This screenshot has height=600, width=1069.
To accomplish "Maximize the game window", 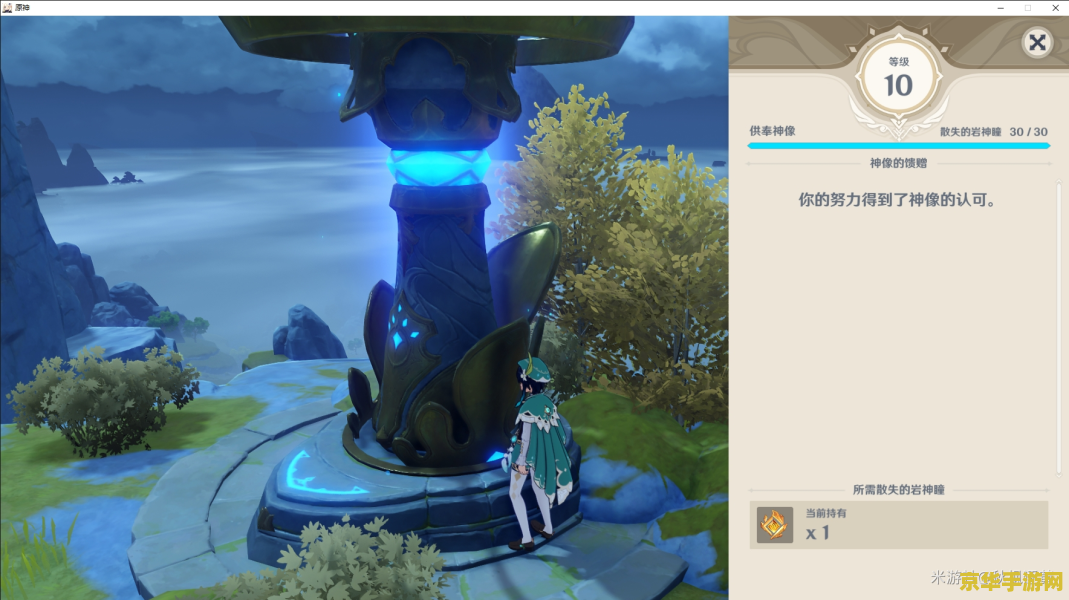I will pyautogui.click(x=1027, y=7).
